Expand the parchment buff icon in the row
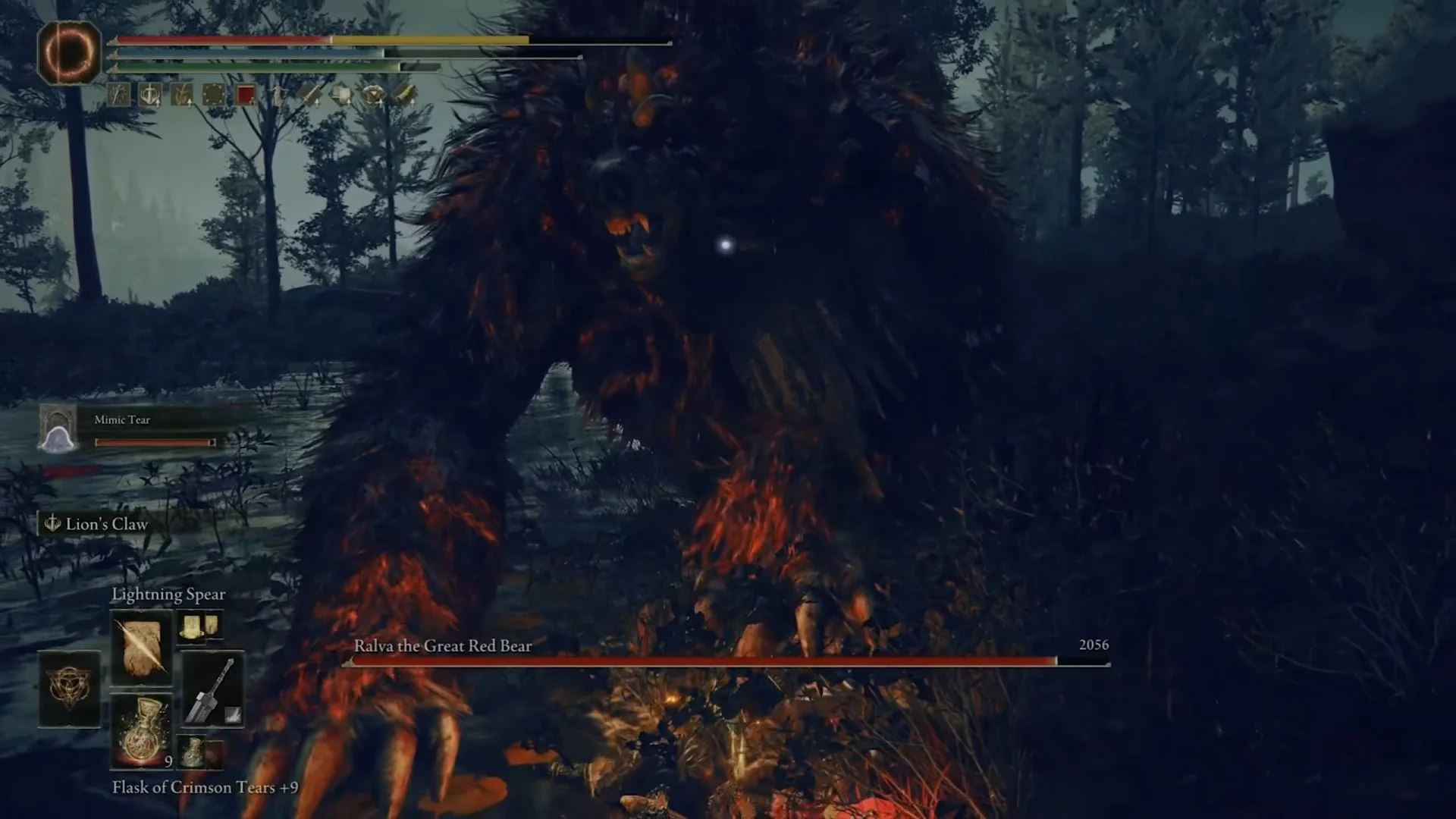The width and height of the screenshot is (1456, 819). click(341, 93)
